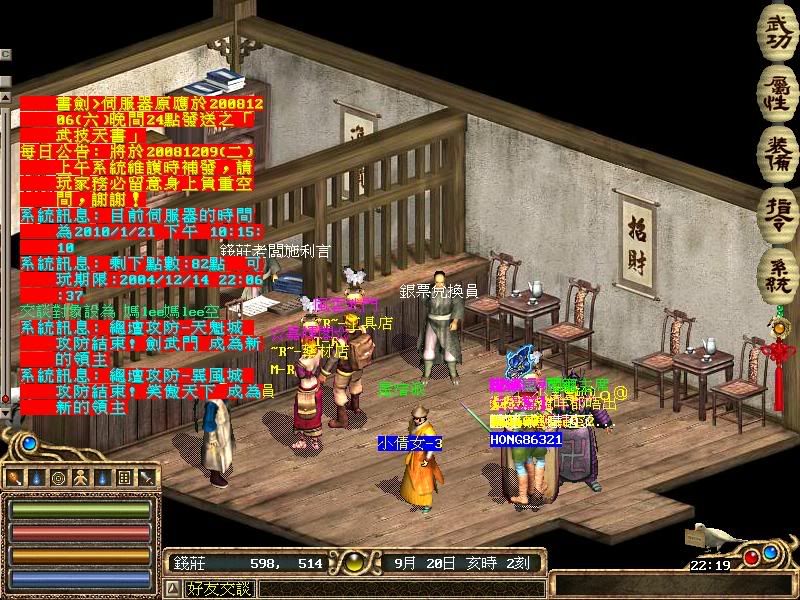The image size is (800, 600).
Task: Click the blue orb above the toolbar
Action: (30, 442)
